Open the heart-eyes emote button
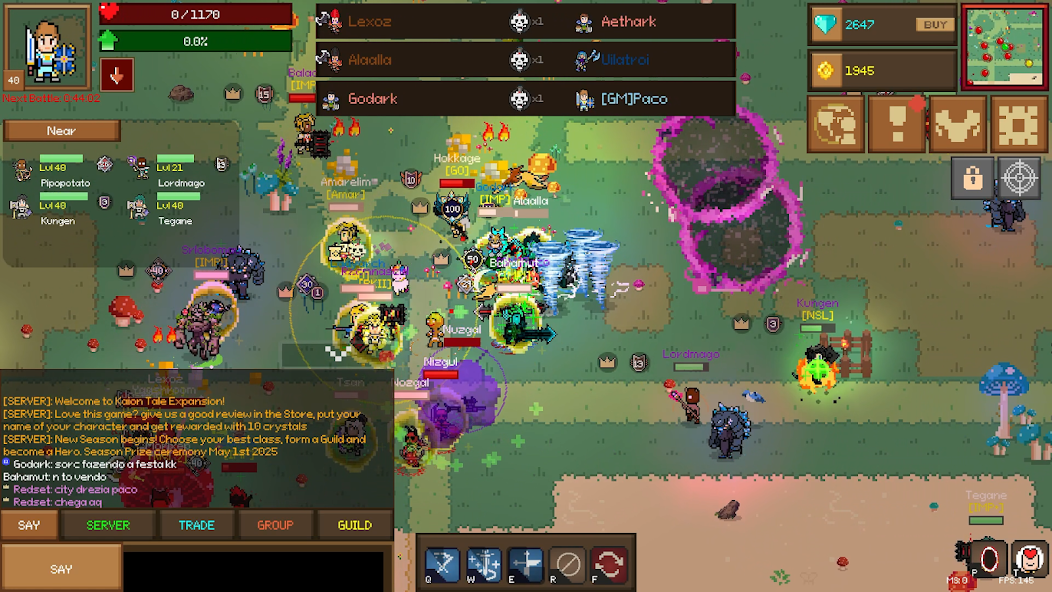Image resolution: width=1052 pixels, height=592 pixels. pyautogui.click(x=1029, y=558)
